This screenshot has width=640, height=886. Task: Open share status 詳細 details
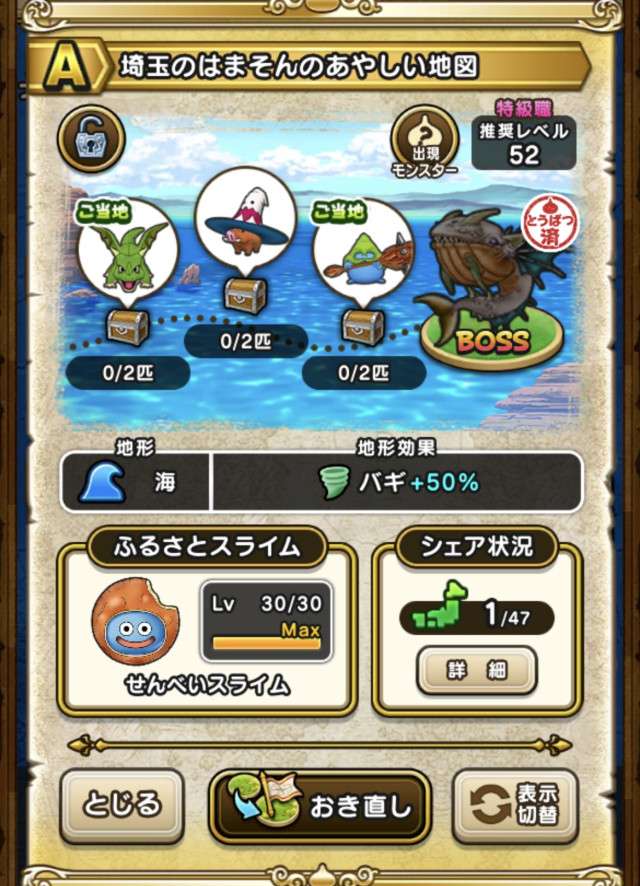click(x=476, y=670)
